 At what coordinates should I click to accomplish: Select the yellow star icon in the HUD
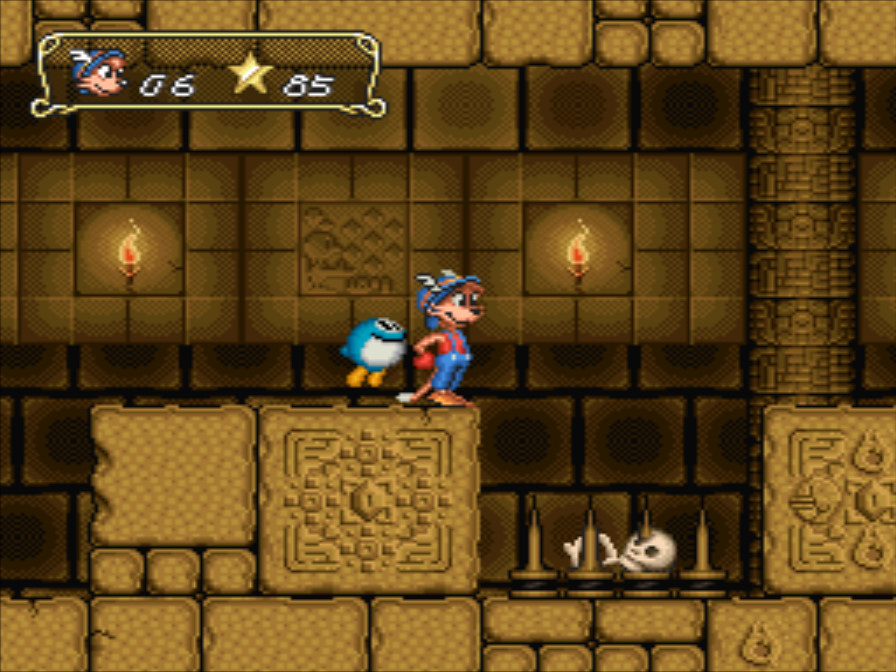pos(249,75)
